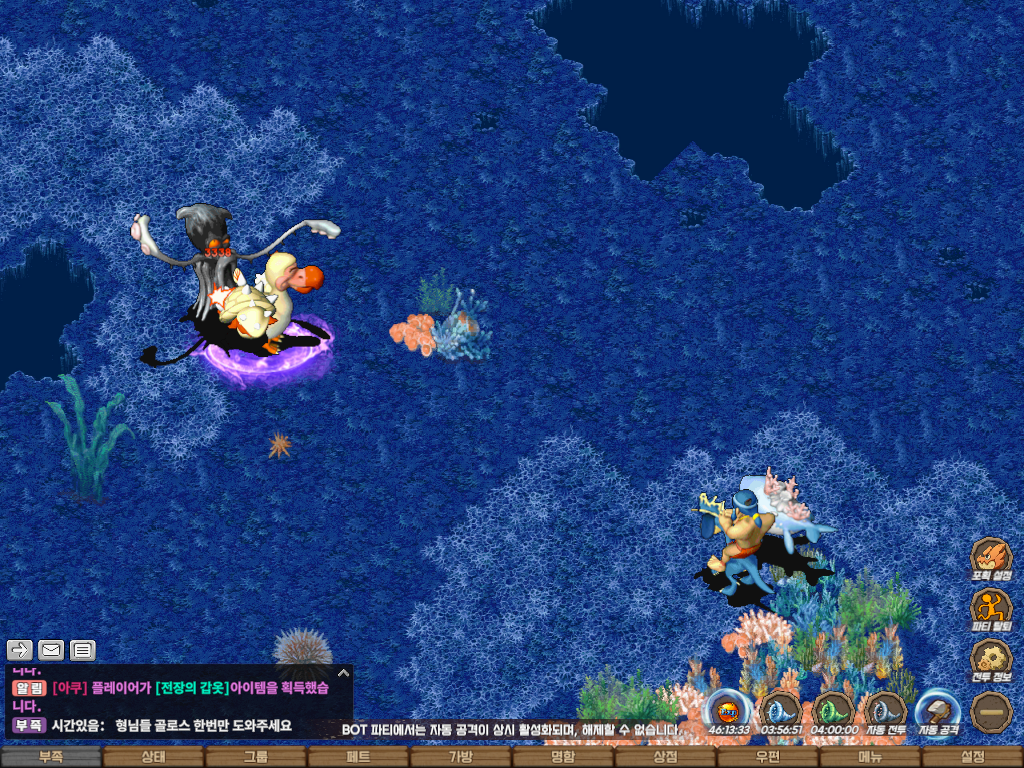This screenshot has height=768, width=1024.
Task: Open the 부족 (tribe) tab
Action: (x=51, y=758)
